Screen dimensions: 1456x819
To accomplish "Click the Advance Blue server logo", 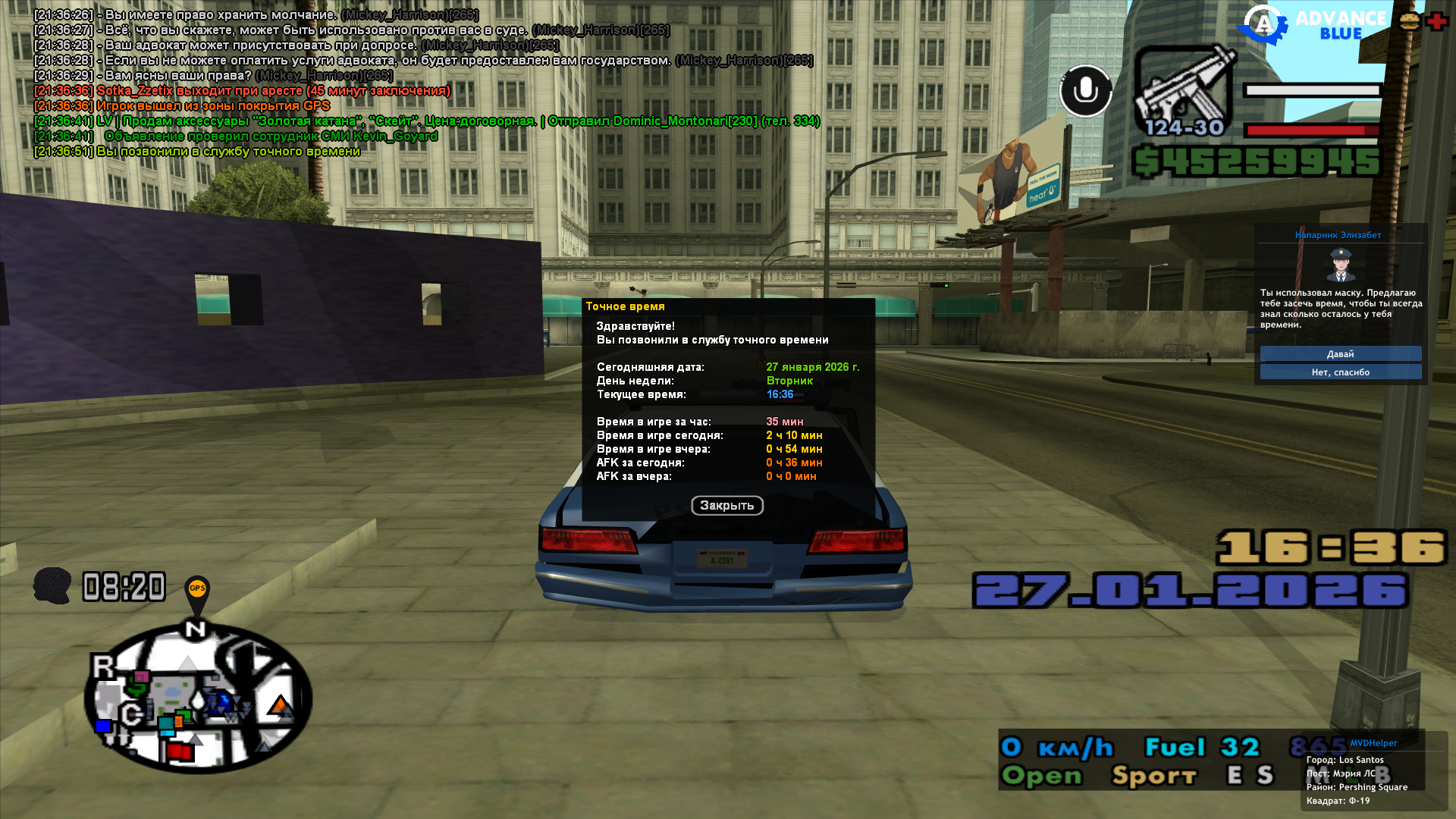I will [x=1312, y=24].
